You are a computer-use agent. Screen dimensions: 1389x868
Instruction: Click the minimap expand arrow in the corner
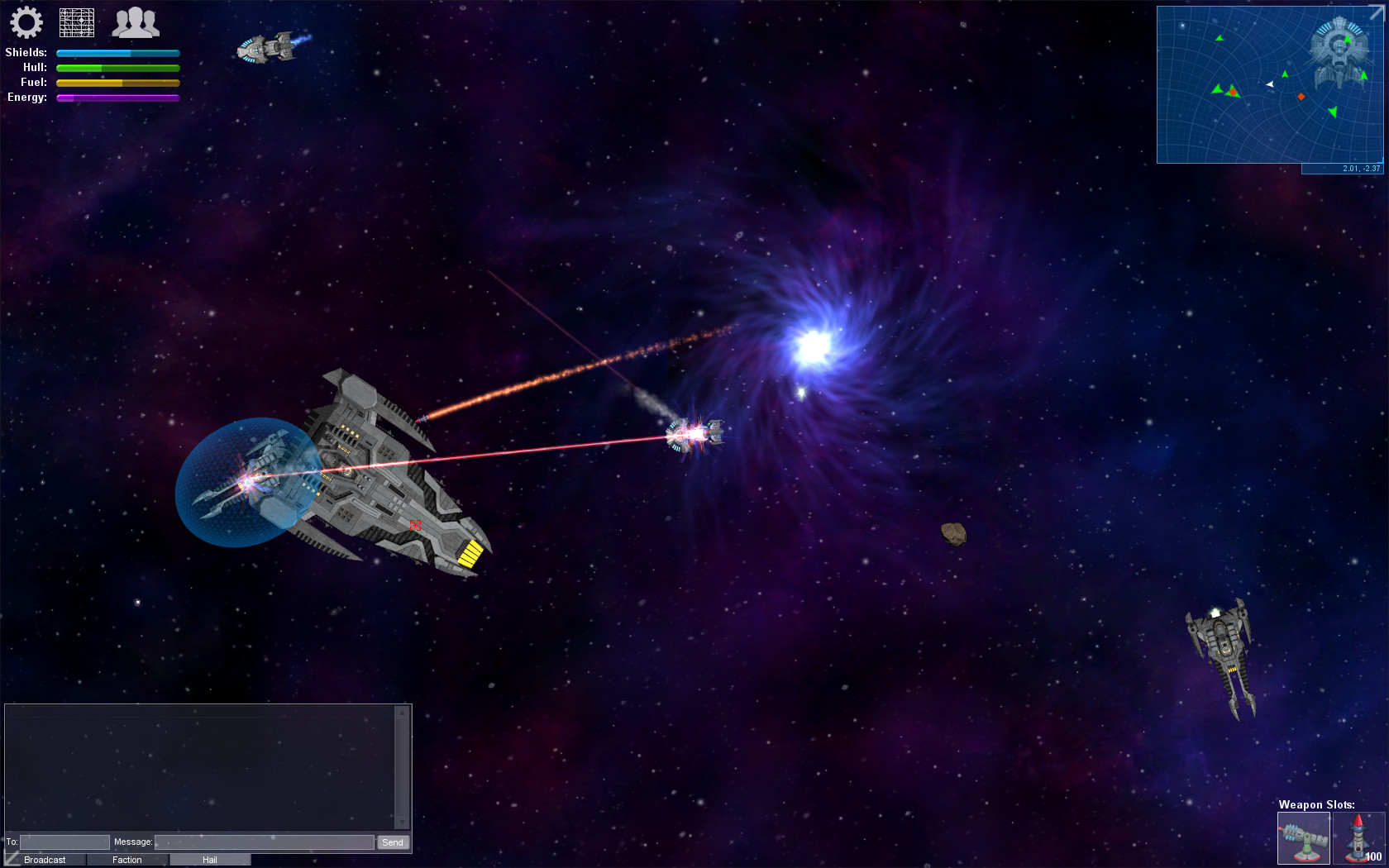pos(1377,11)
